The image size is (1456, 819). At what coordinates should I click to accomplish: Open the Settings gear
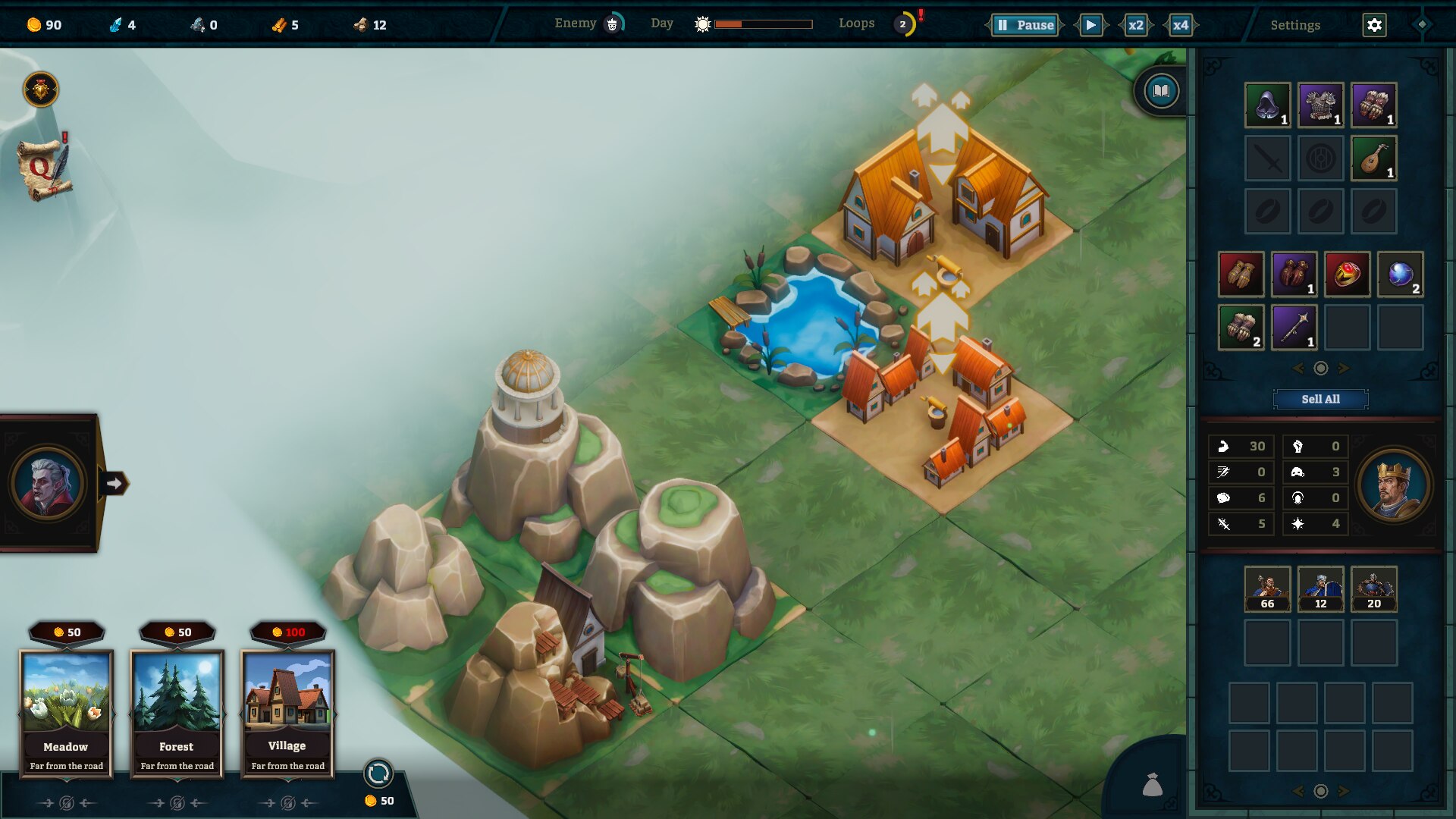(1374, 25)
